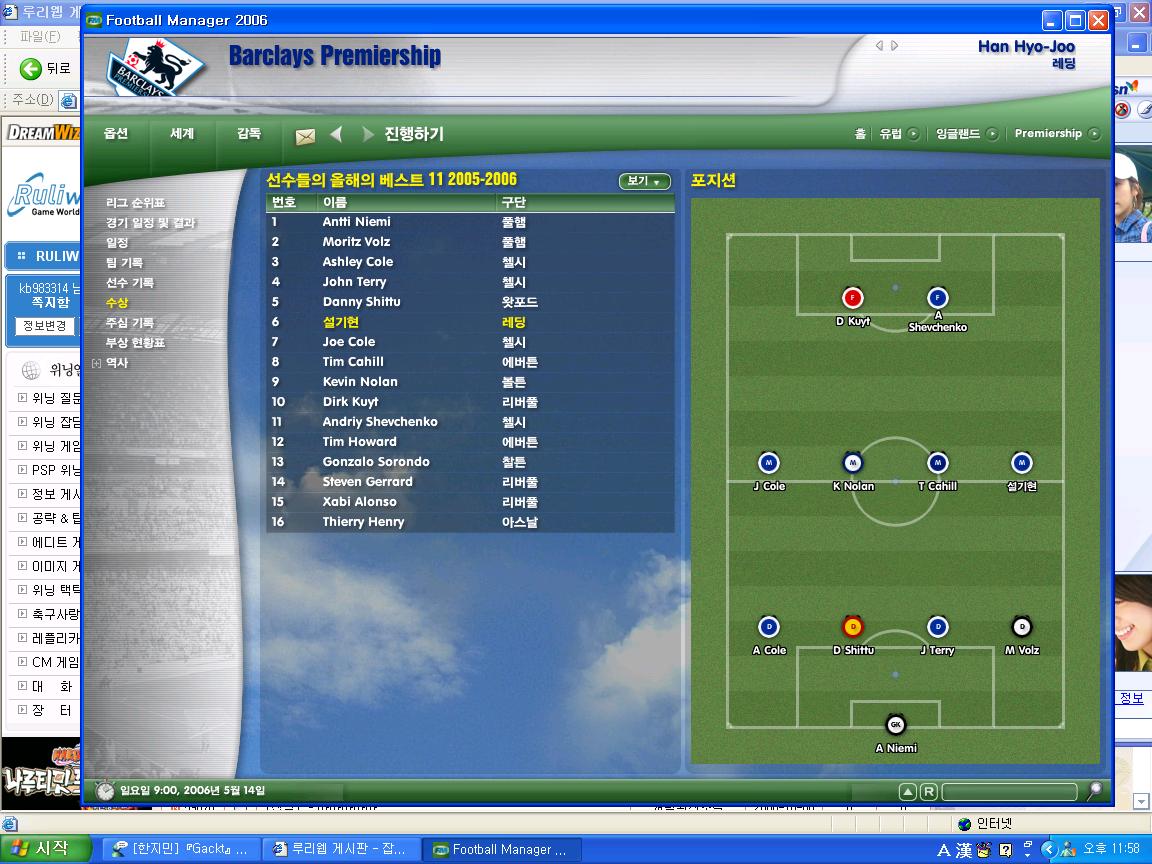Go to 리그 순위표 in sidebar
The image size is (1152, 864).
tap(136, 203)
